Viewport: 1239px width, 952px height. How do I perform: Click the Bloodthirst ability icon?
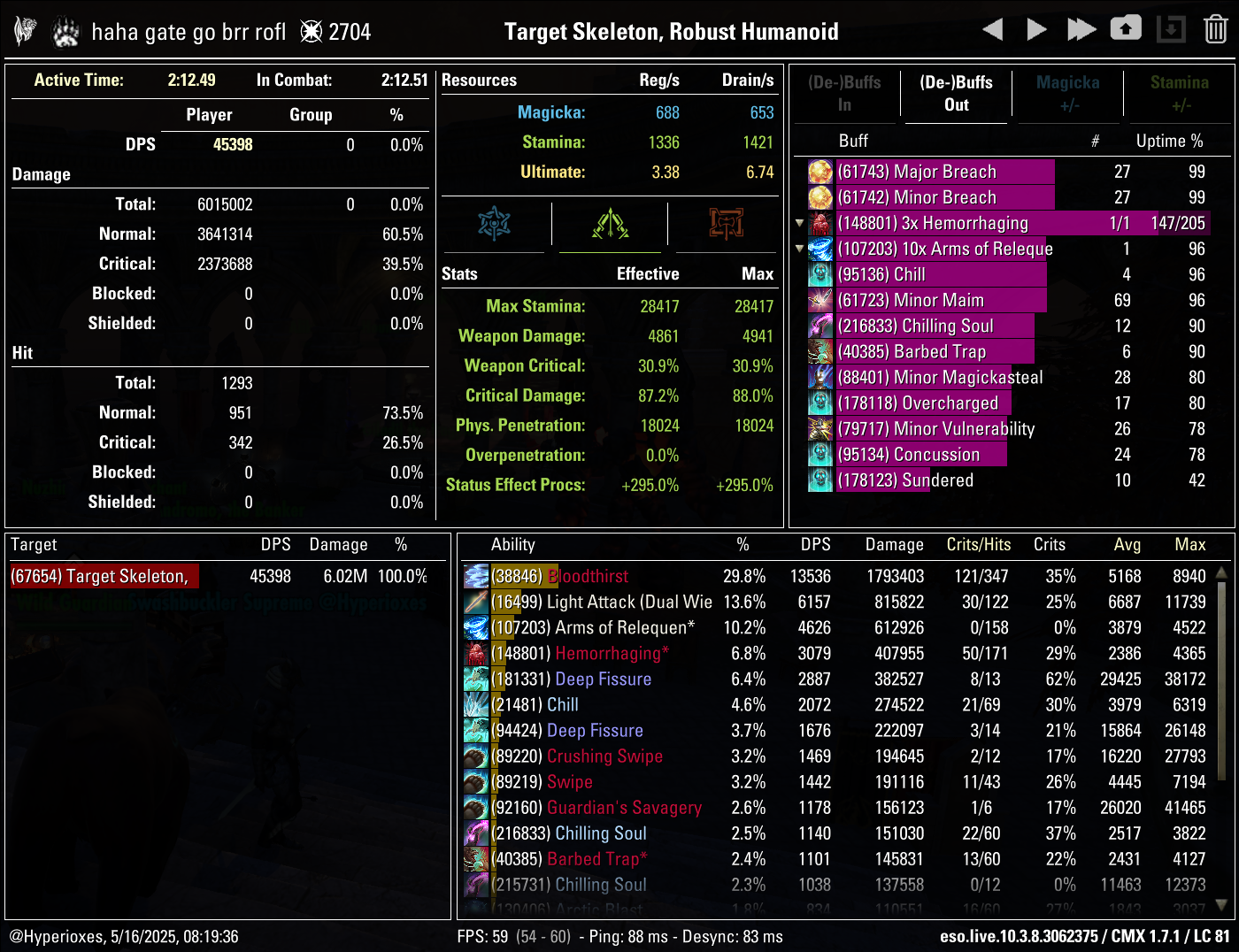coord(476,576)
